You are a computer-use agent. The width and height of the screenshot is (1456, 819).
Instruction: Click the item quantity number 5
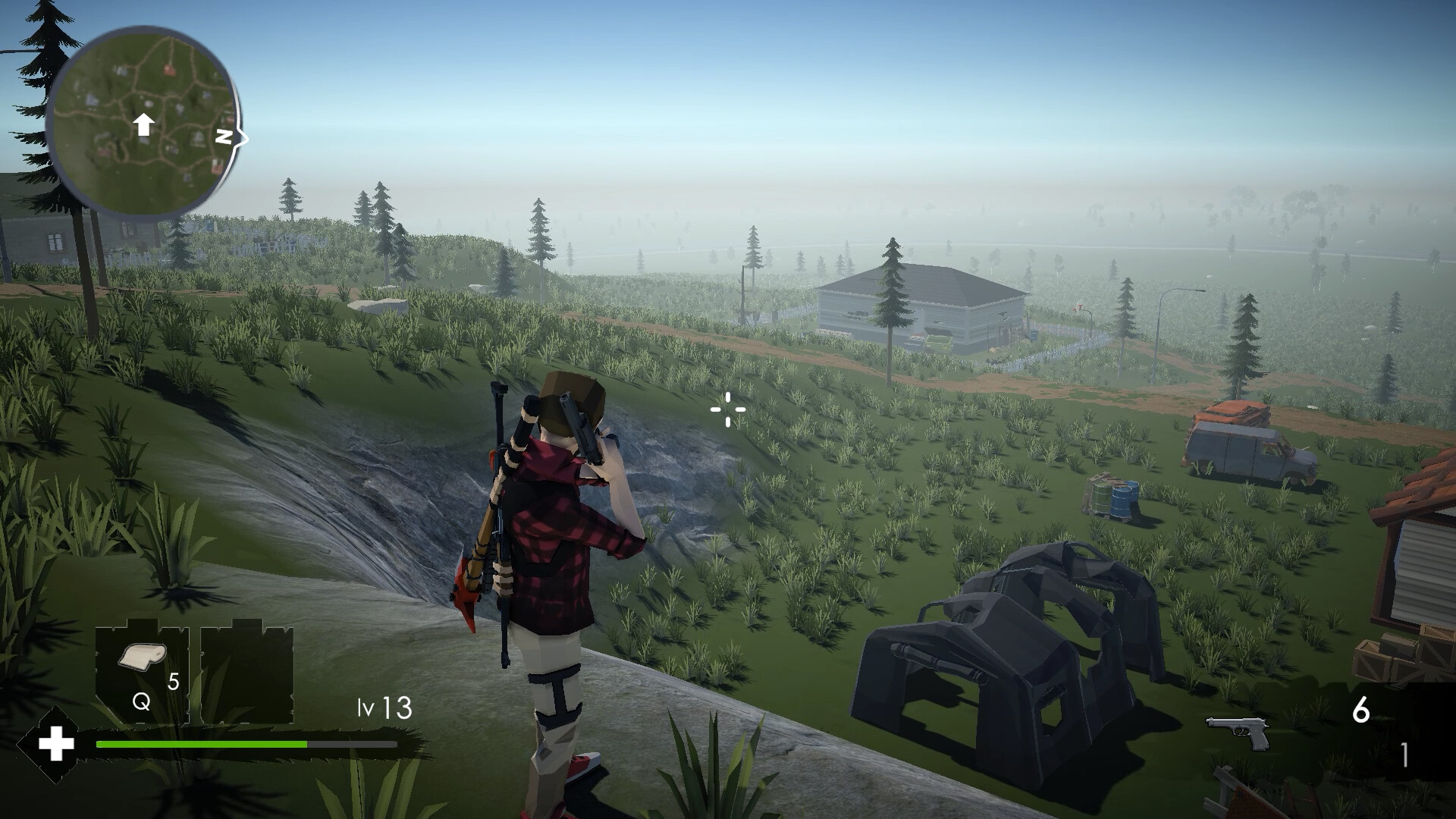[173, 682]
